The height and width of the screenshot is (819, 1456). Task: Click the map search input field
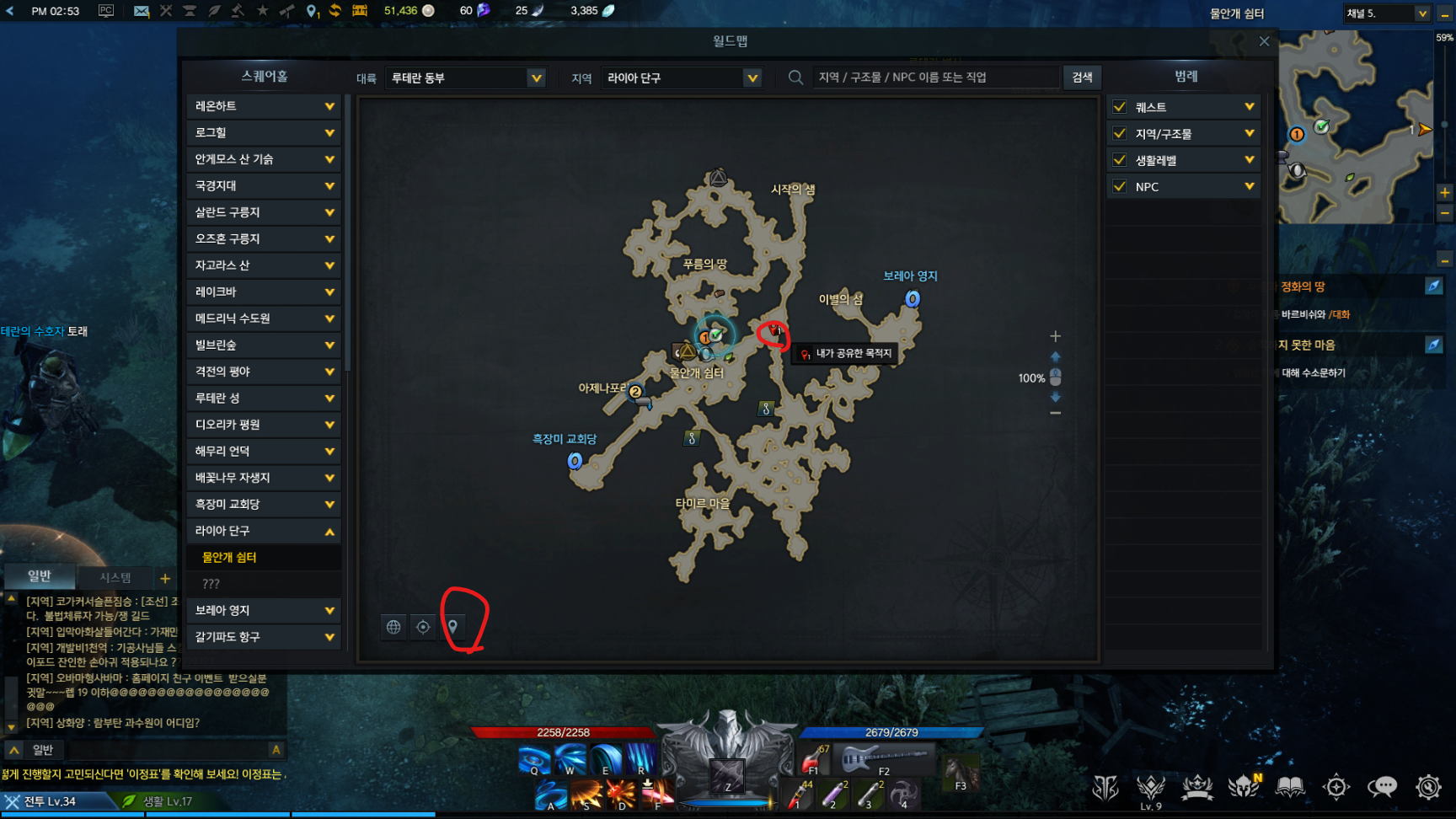coord(934,78)
